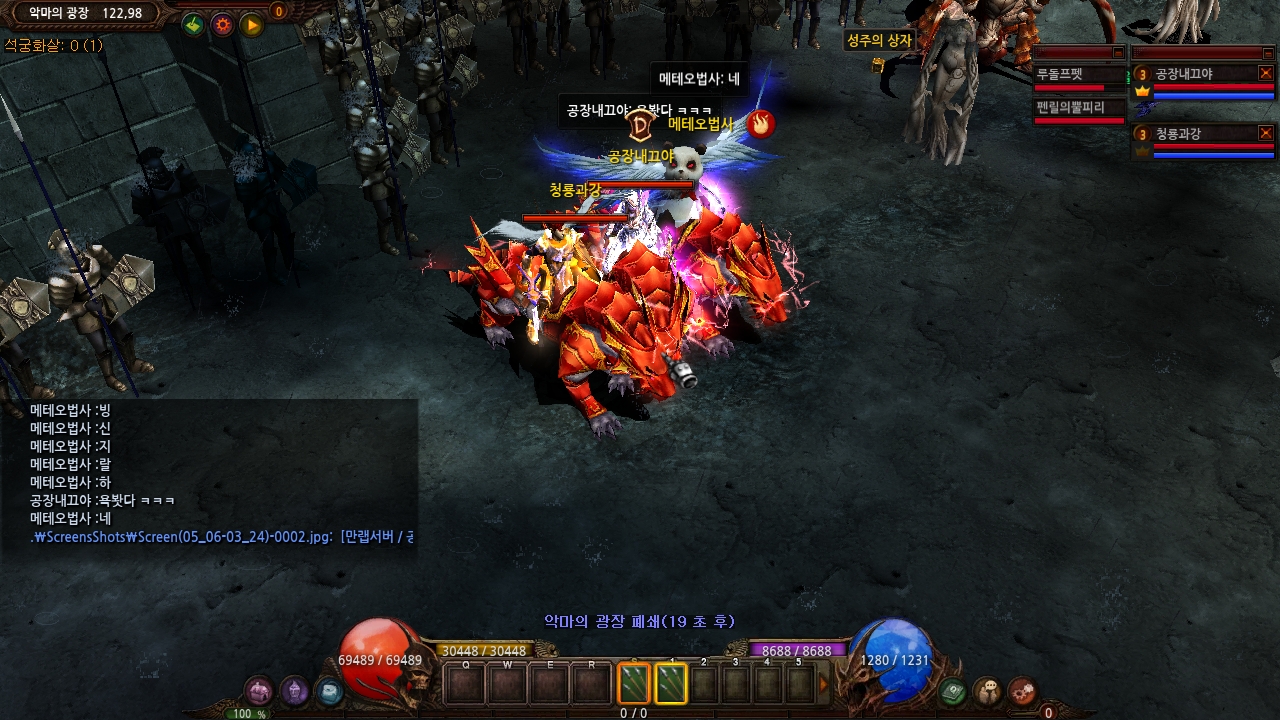Remove party member 공장내끄야 with X button

[1266, 73]
